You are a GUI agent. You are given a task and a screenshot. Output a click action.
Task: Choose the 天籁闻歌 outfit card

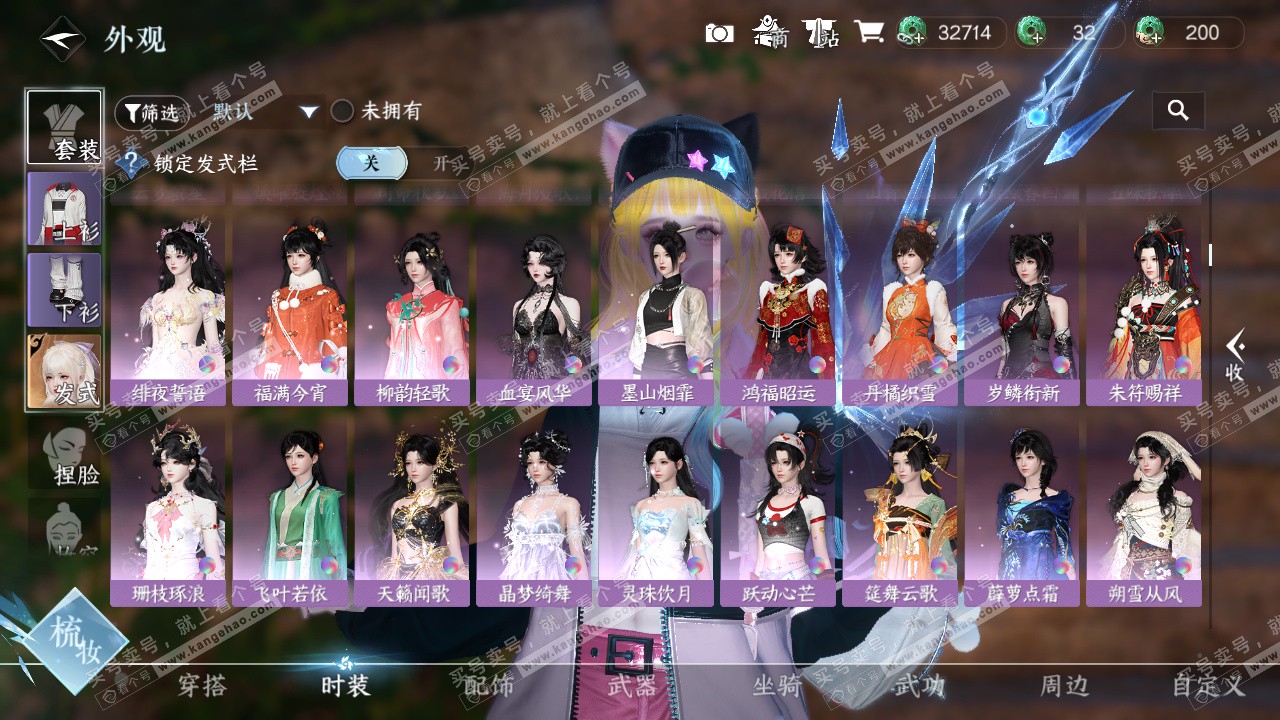tap(412, 512)
